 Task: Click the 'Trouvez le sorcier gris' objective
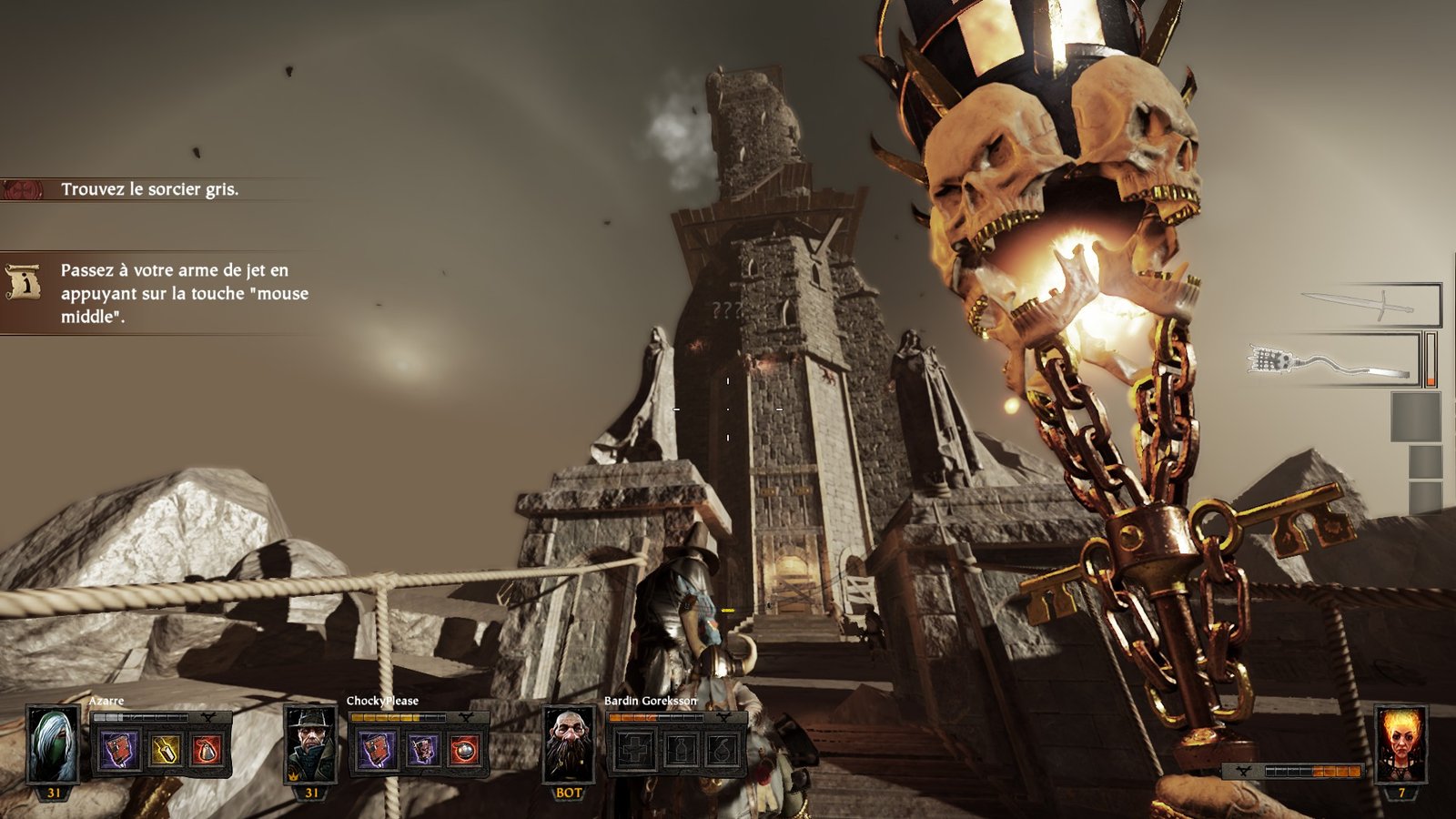149,189
